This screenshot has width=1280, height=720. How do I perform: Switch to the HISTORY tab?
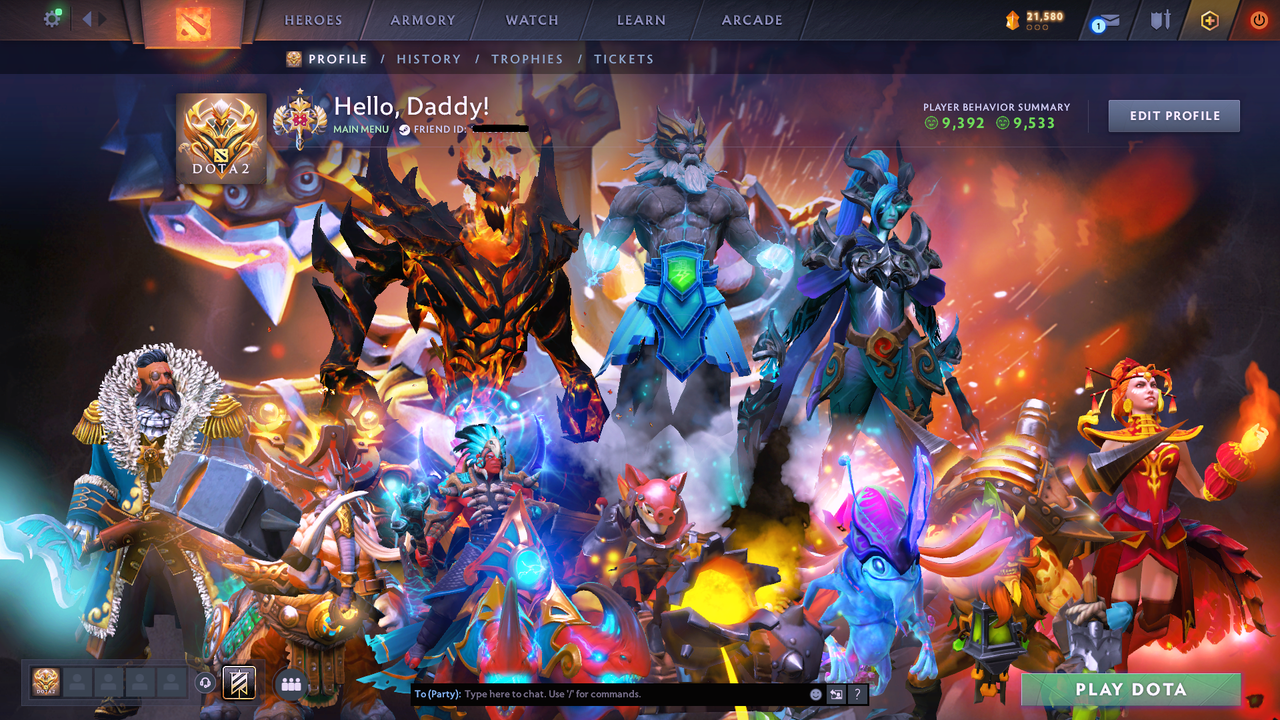[x=428, y=59]
